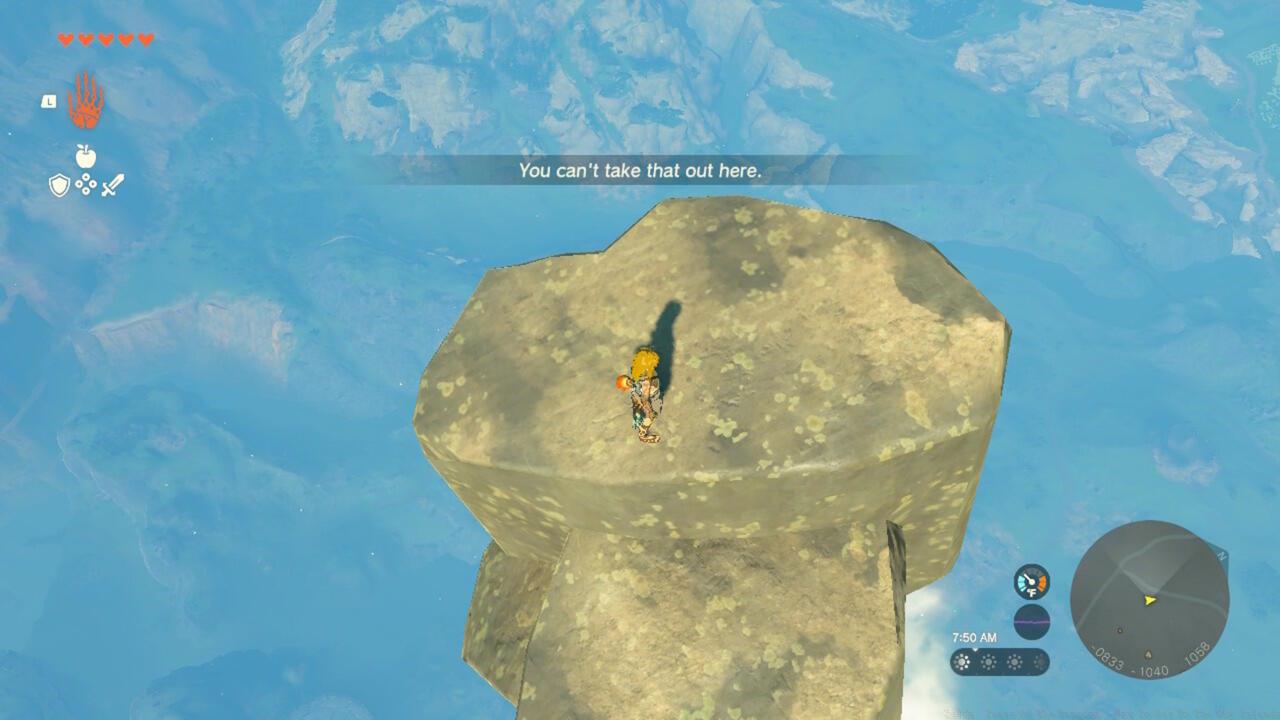Click the purple noise level meter
The image size is (1280, 720).
pos(1032,621)
